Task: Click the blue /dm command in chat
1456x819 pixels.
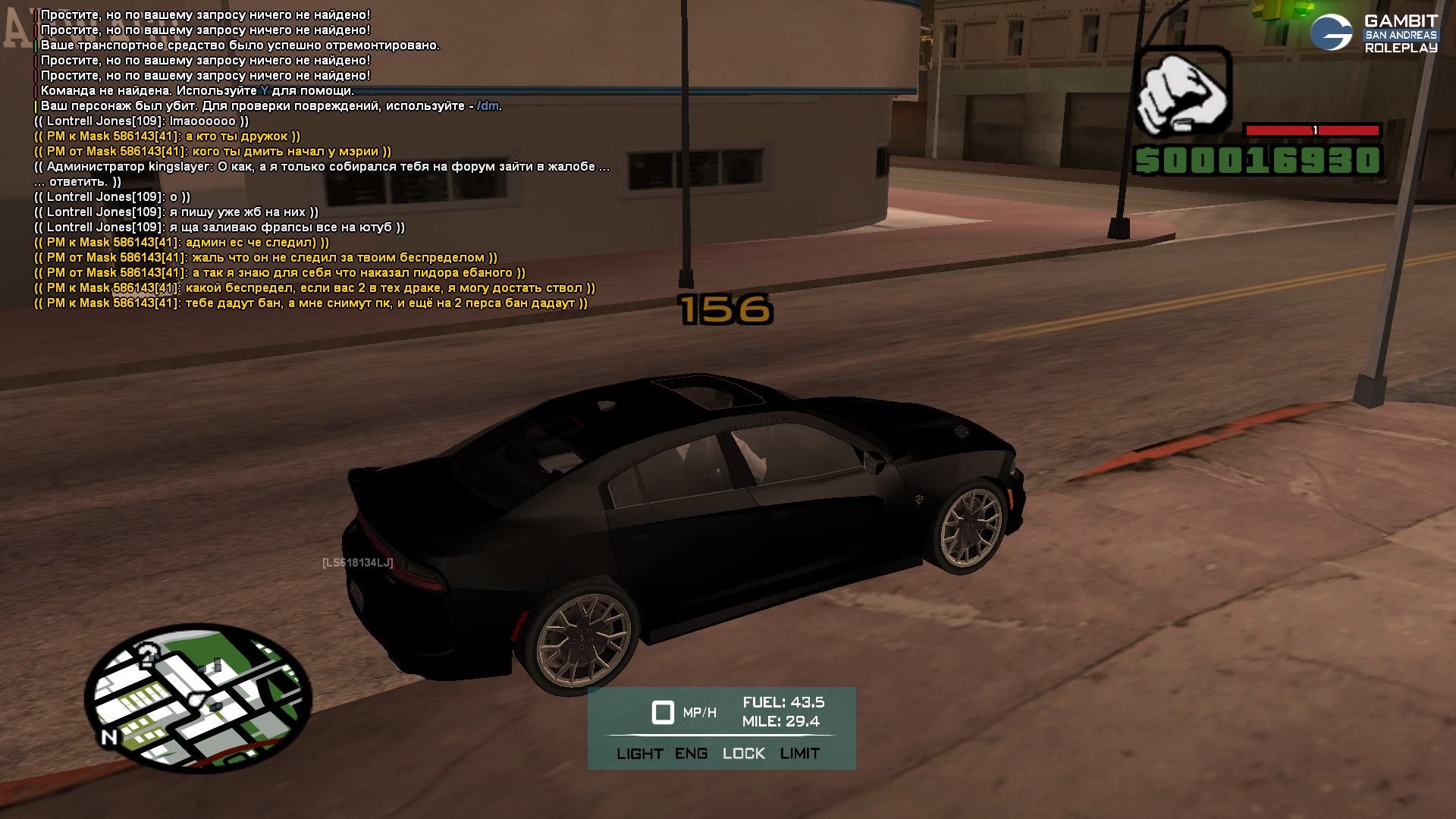Action: [x=488, y=106]
